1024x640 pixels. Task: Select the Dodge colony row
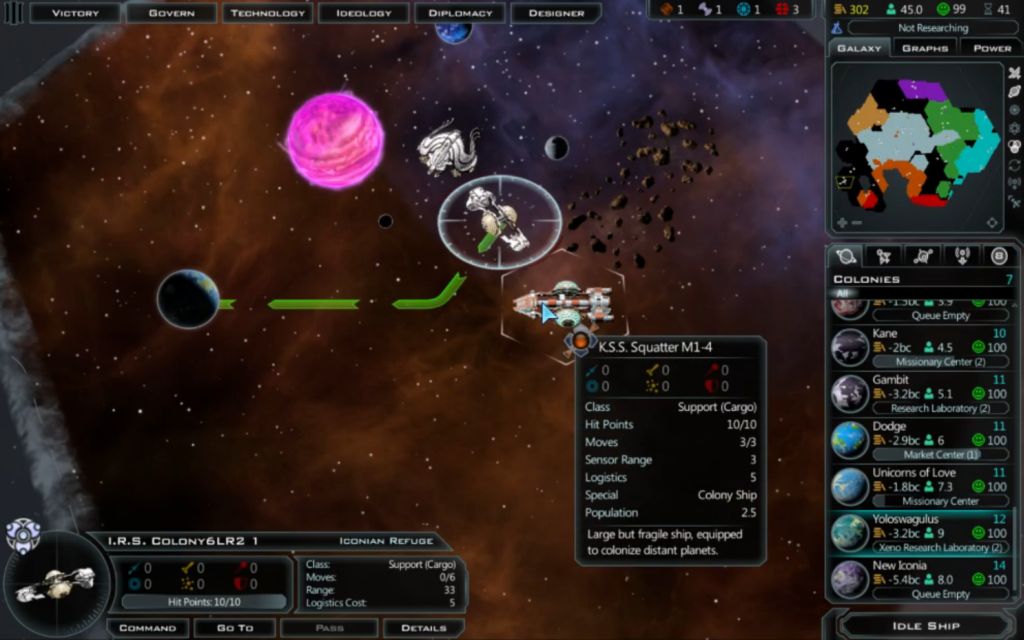tap(920, 440)
